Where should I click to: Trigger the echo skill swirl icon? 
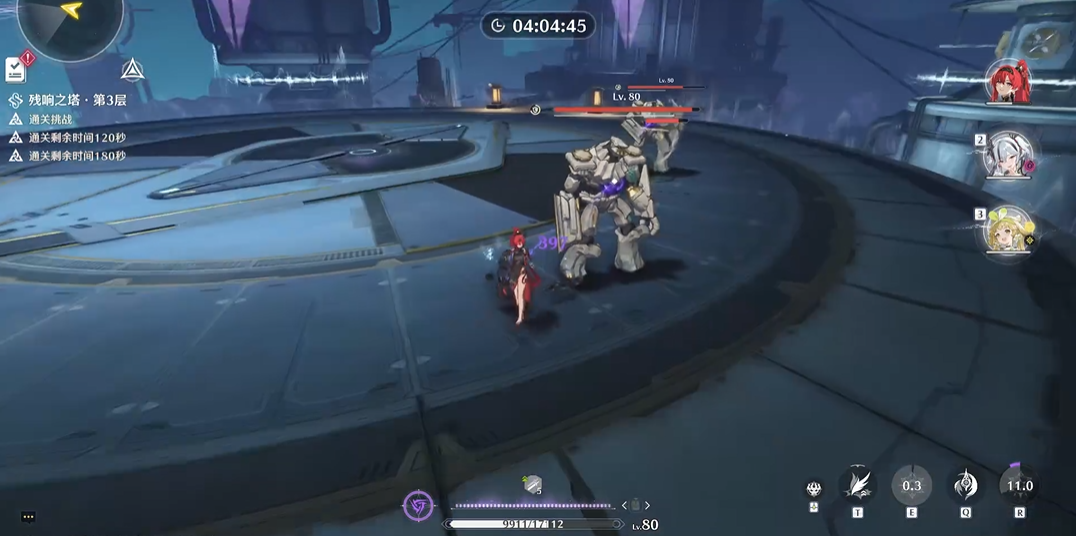coord(965,485)
